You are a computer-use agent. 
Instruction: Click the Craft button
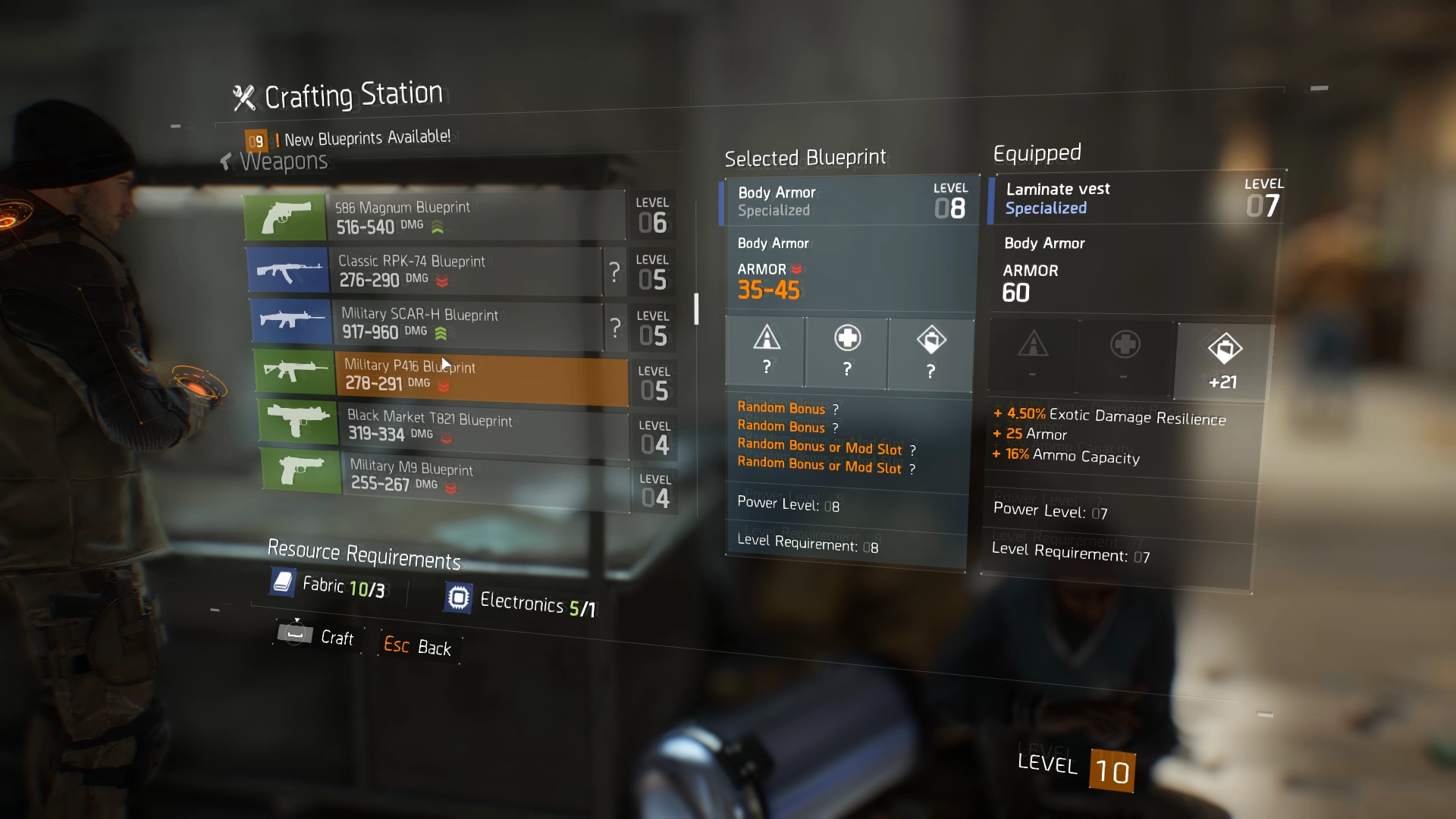coord(317,635)
